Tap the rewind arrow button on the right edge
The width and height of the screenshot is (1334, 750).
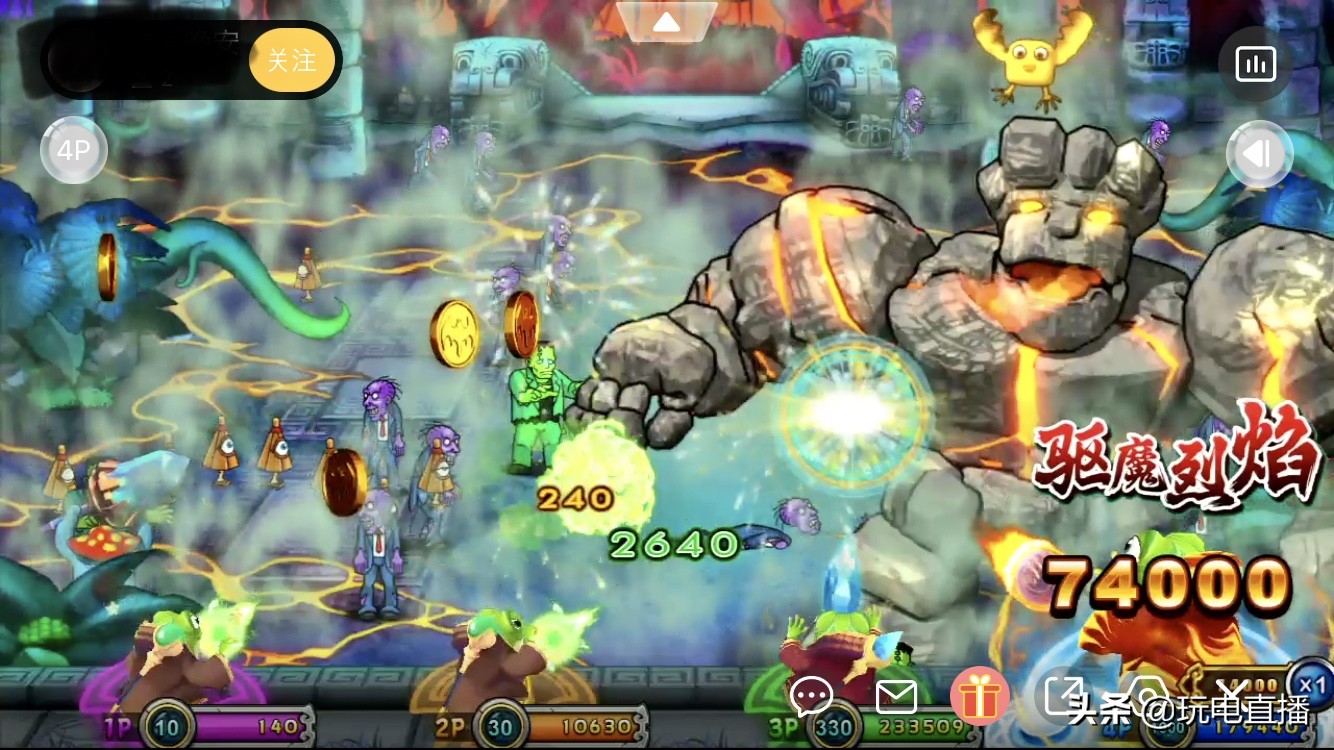(x=1260, y=153)
